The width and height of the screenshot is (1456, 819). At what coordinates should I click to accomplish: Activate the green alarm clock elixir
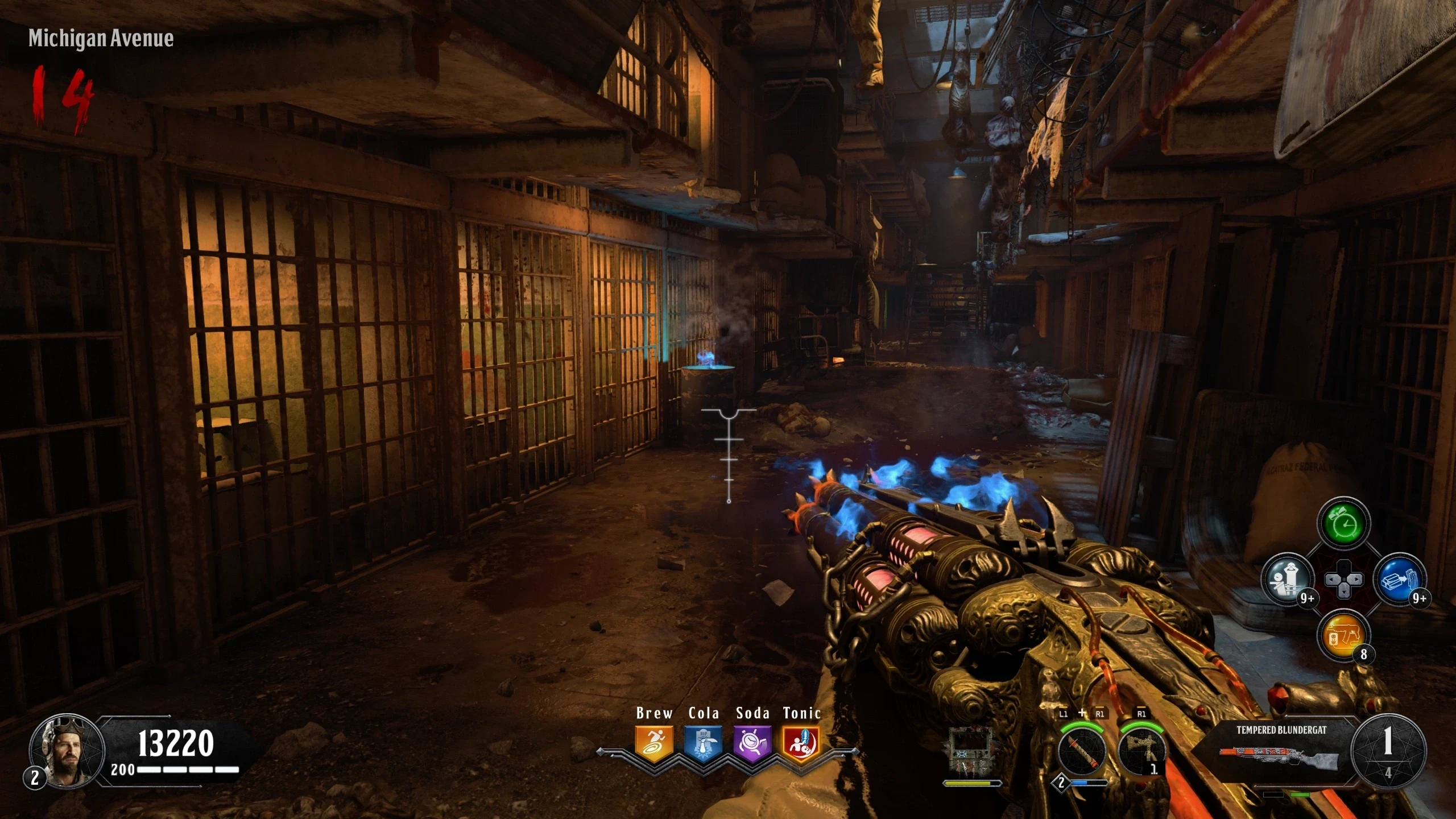point(1343,523)
